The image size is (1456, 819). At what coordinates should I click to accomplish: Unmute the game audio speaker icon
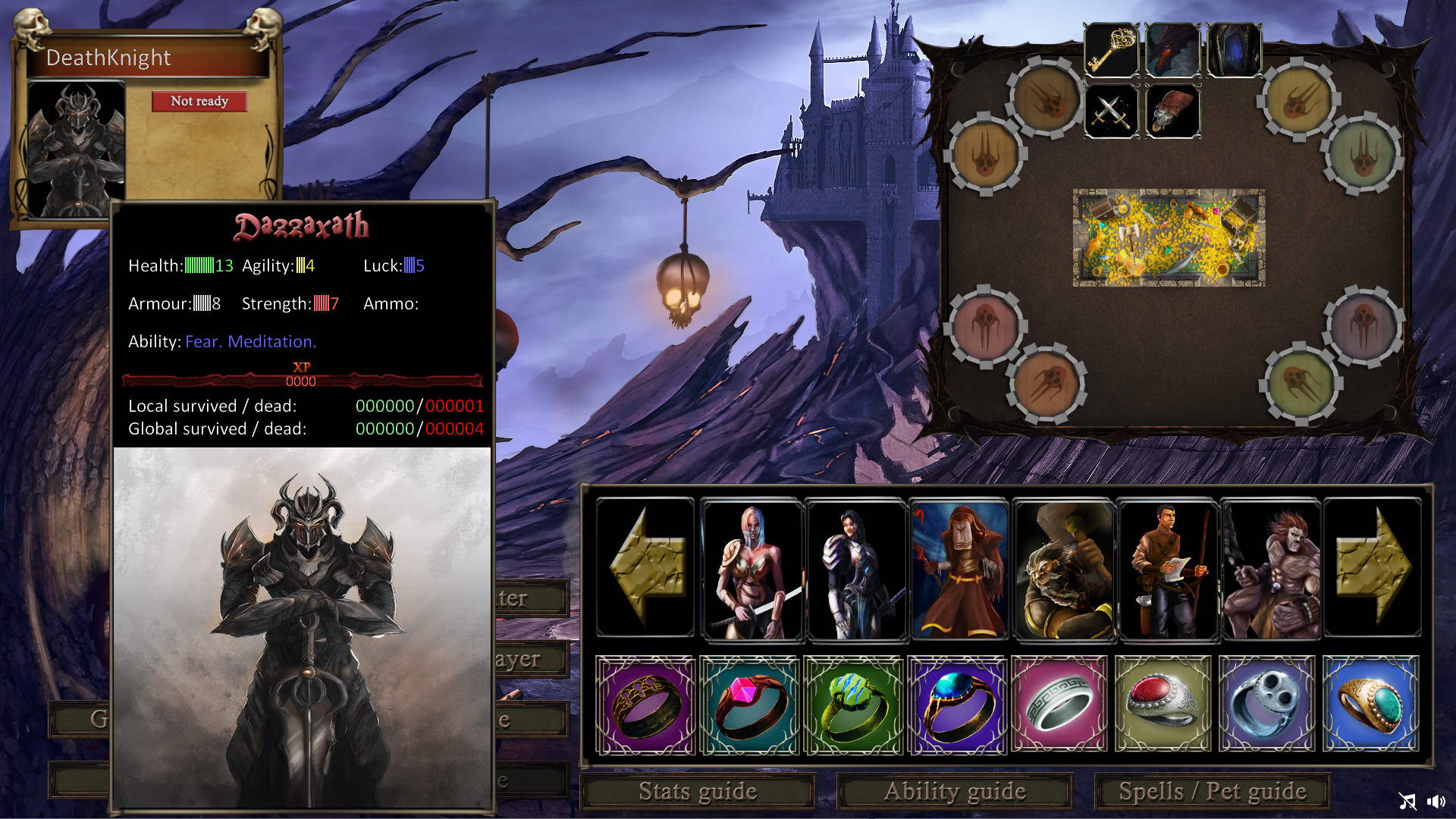[x=1436, y=801]
